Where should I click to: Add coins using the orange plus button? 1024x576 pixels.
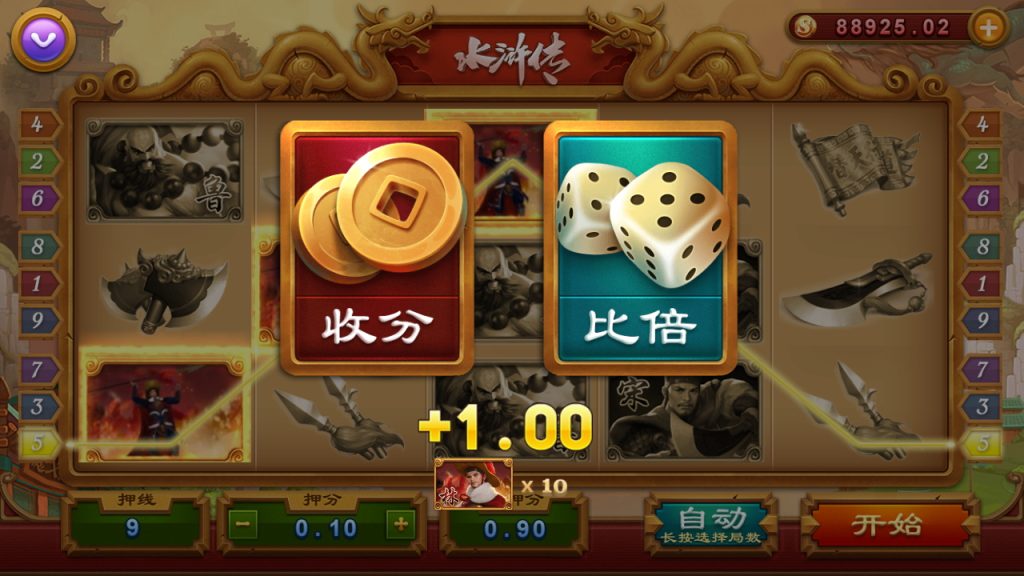point(988,28)
